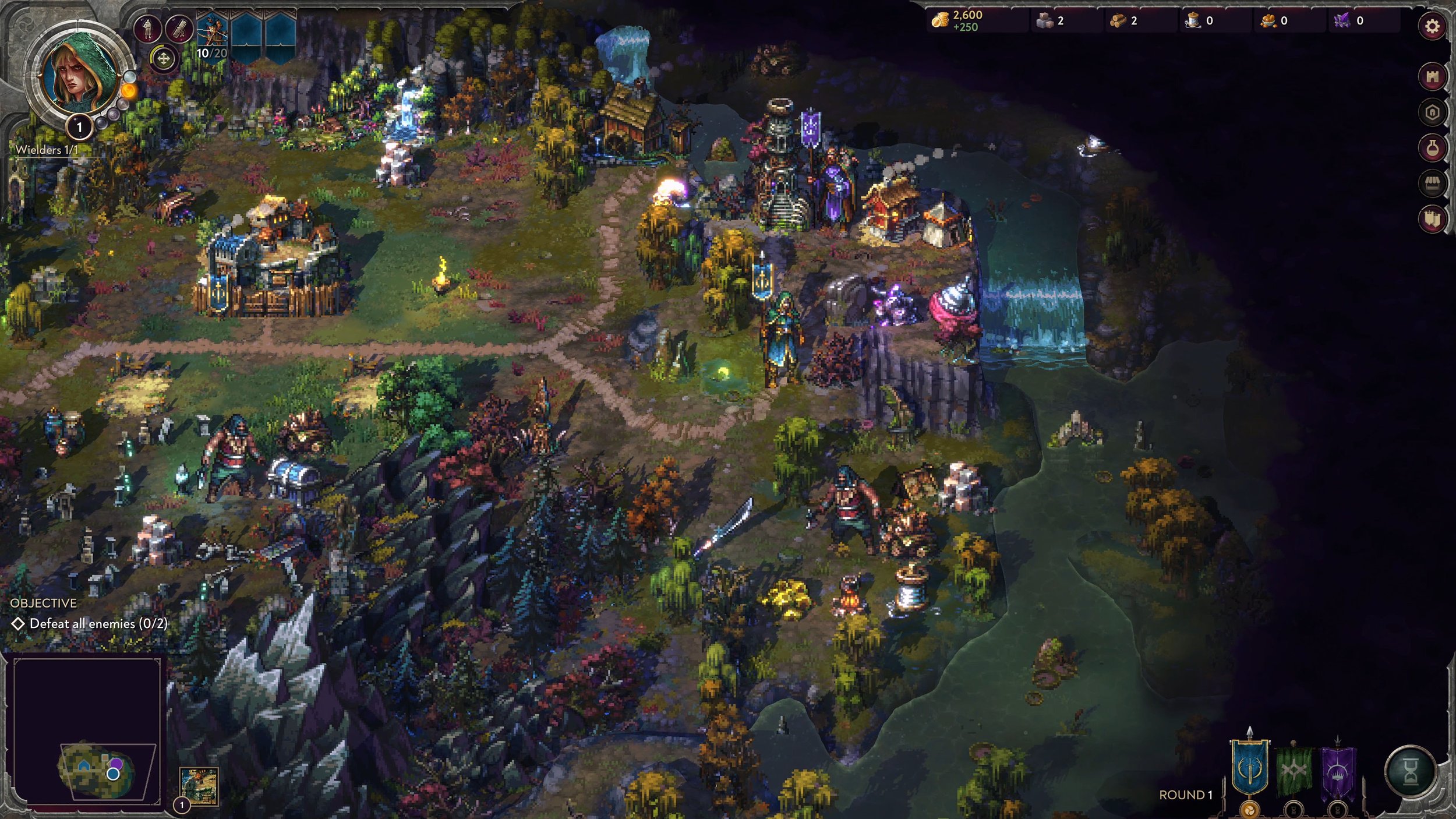The width and height of the screenshot is (1456, 819).
Task: Select the town thumbnail beside the minimap
Action: pos(199,785)
